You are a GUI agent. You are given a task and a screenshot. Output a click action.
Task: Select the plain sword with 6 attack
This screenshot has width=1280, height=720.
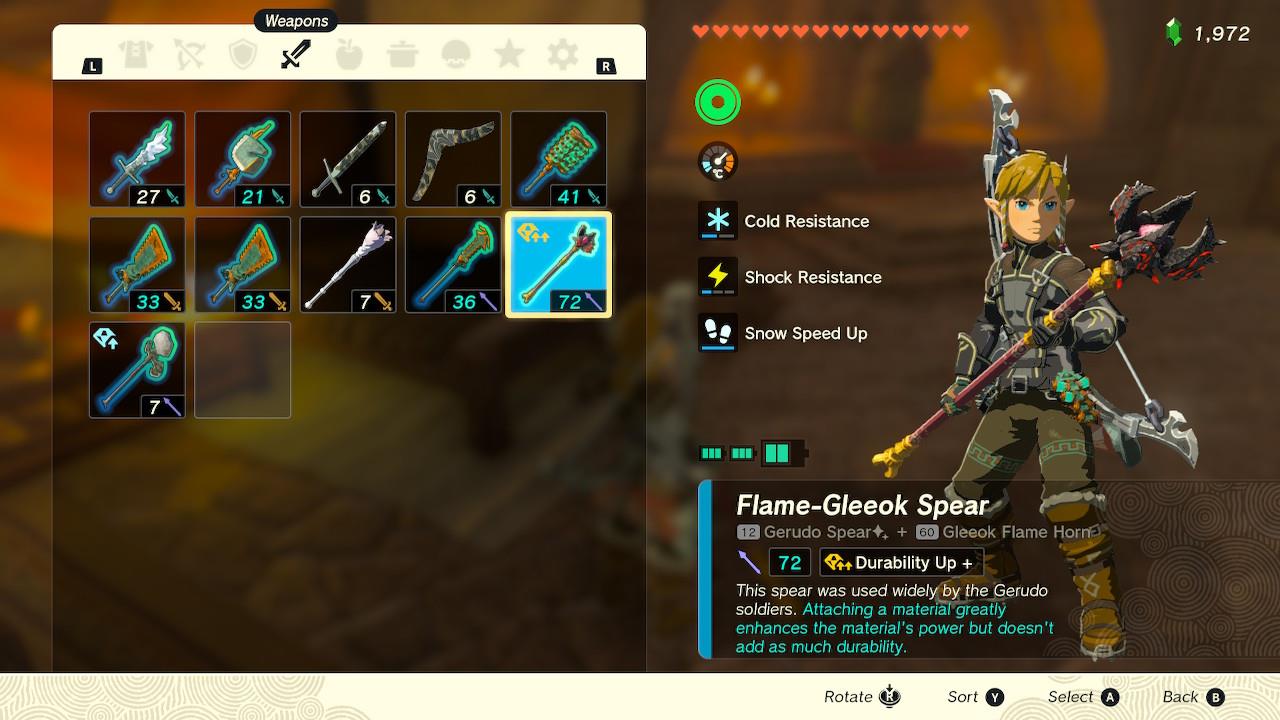coord(348,159)
